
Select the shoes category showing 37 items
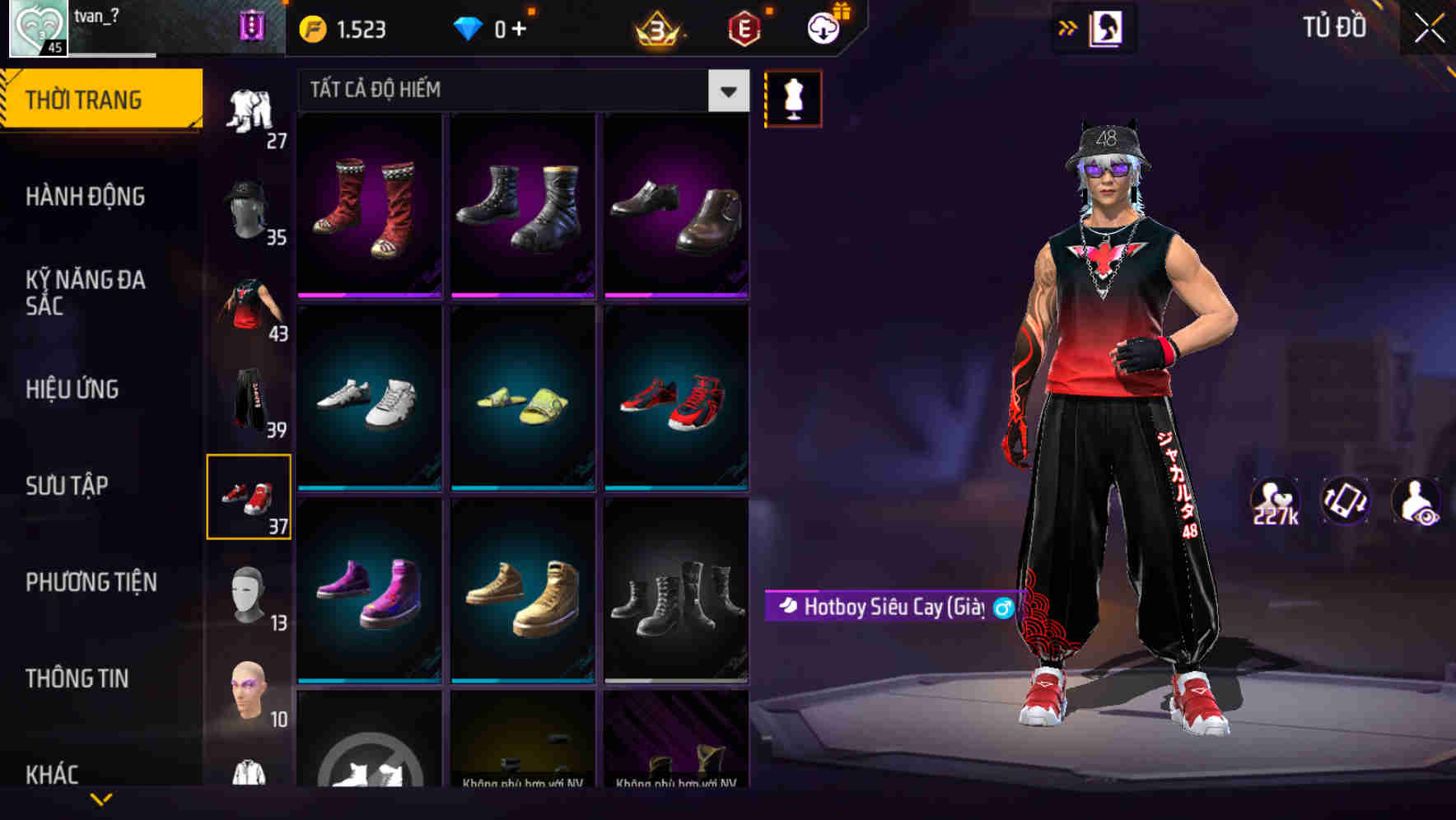point(249,498)
